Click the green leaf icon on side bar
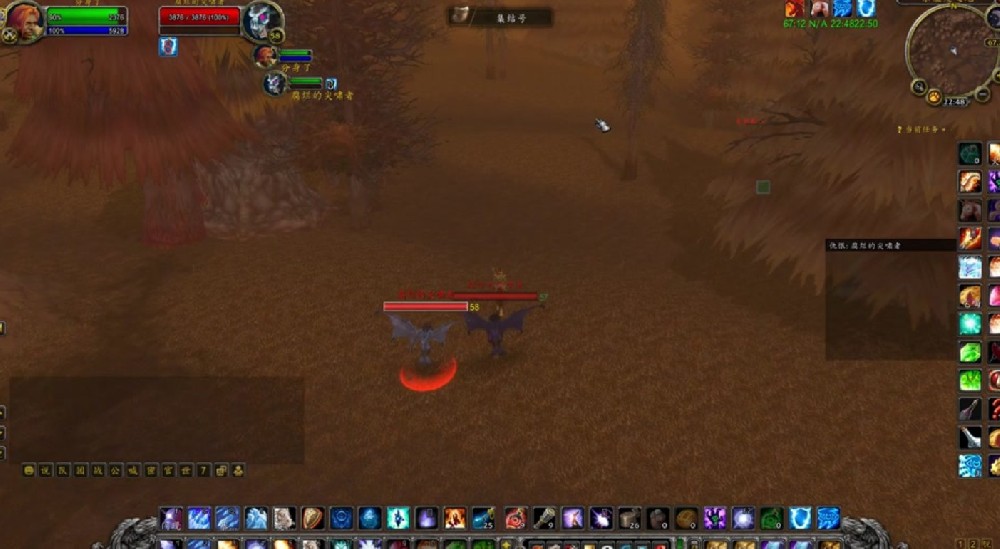 [970, 352]
